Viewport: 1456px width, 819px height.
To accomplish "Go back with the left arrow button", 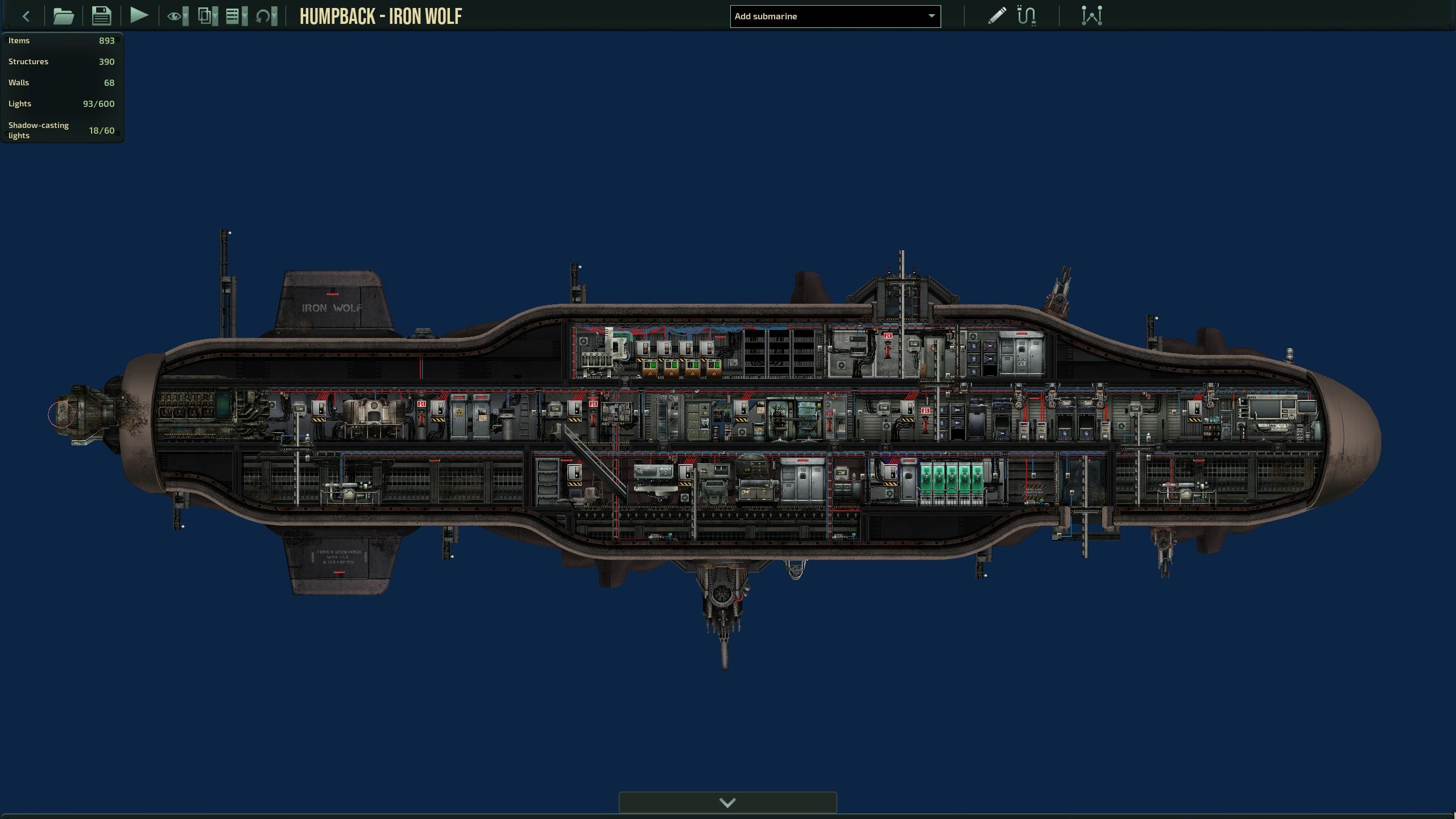I will [26, 16].
